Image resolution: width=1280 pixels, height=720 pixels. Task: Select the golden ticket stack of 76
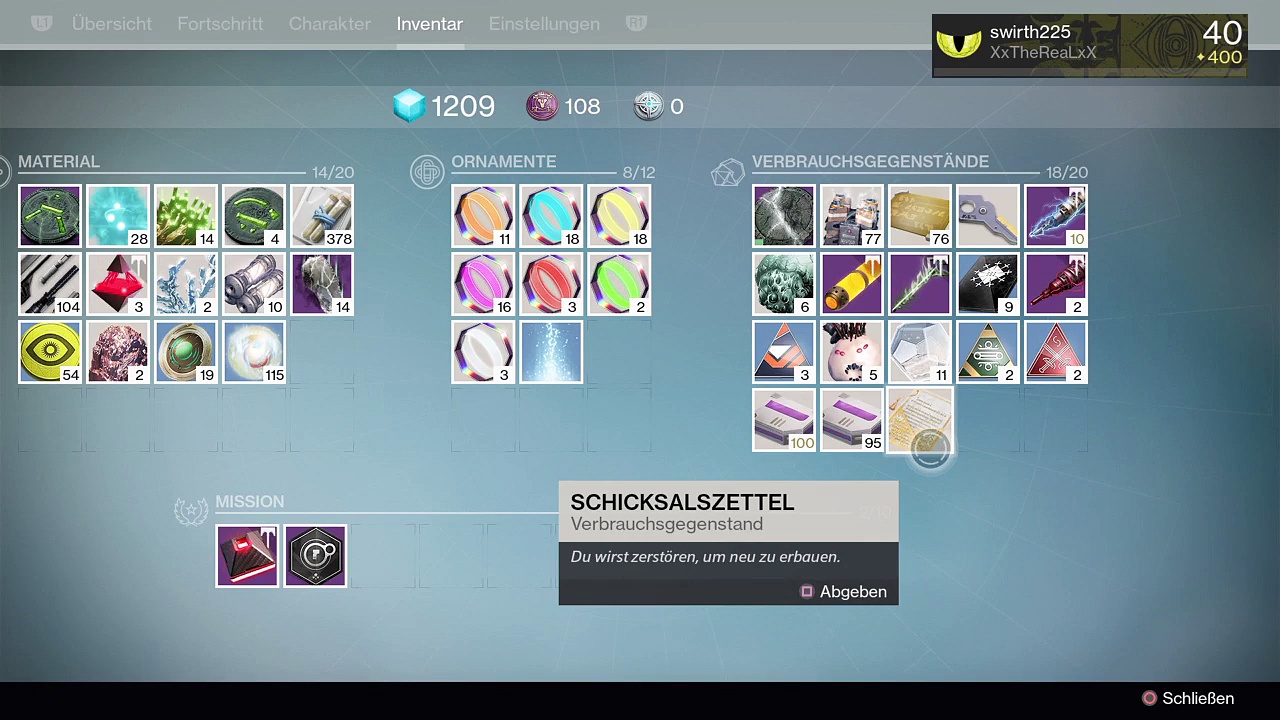click(x=920, y=216)
